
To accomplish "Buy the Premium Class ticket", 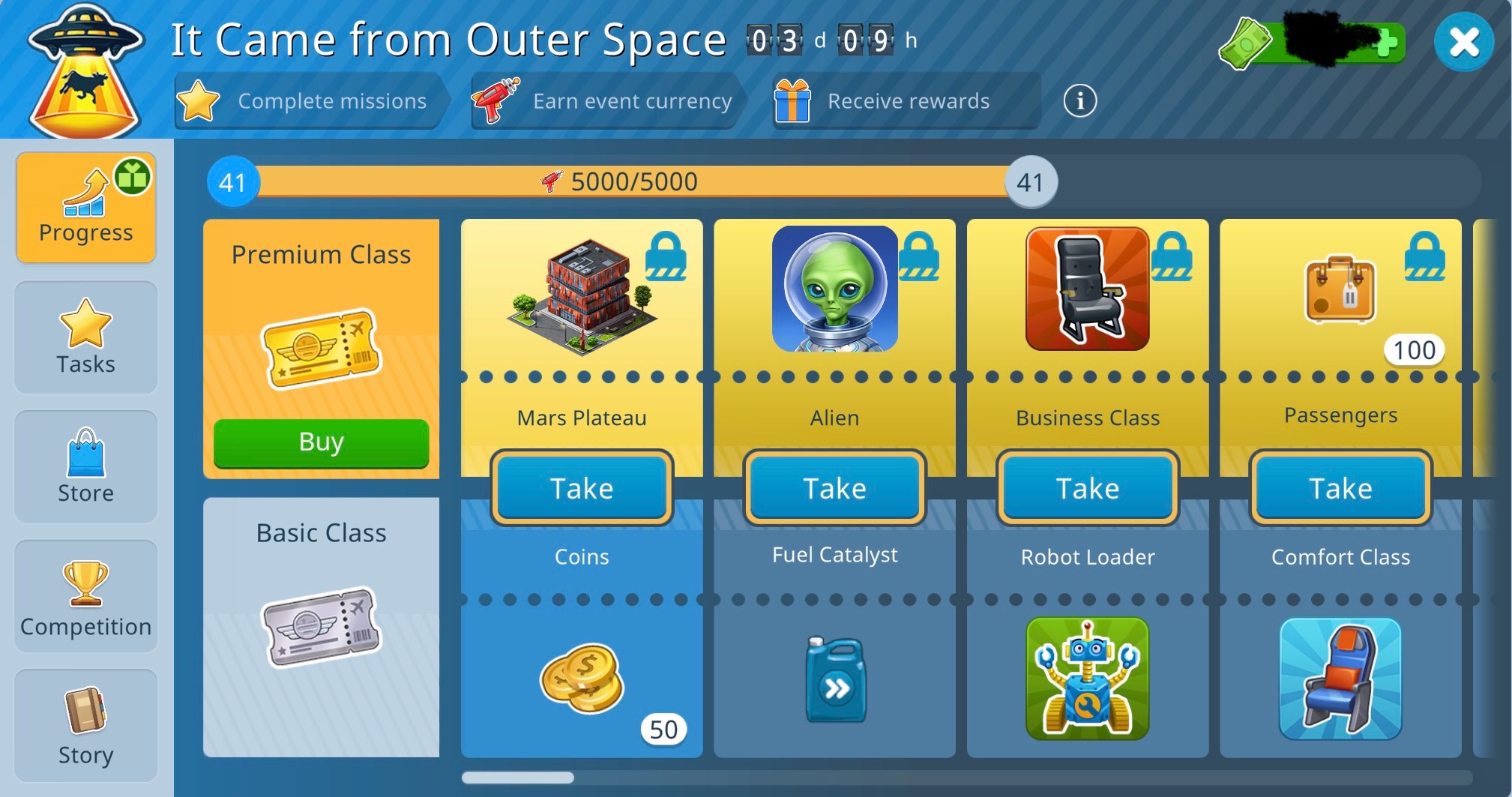I will 321,442.
